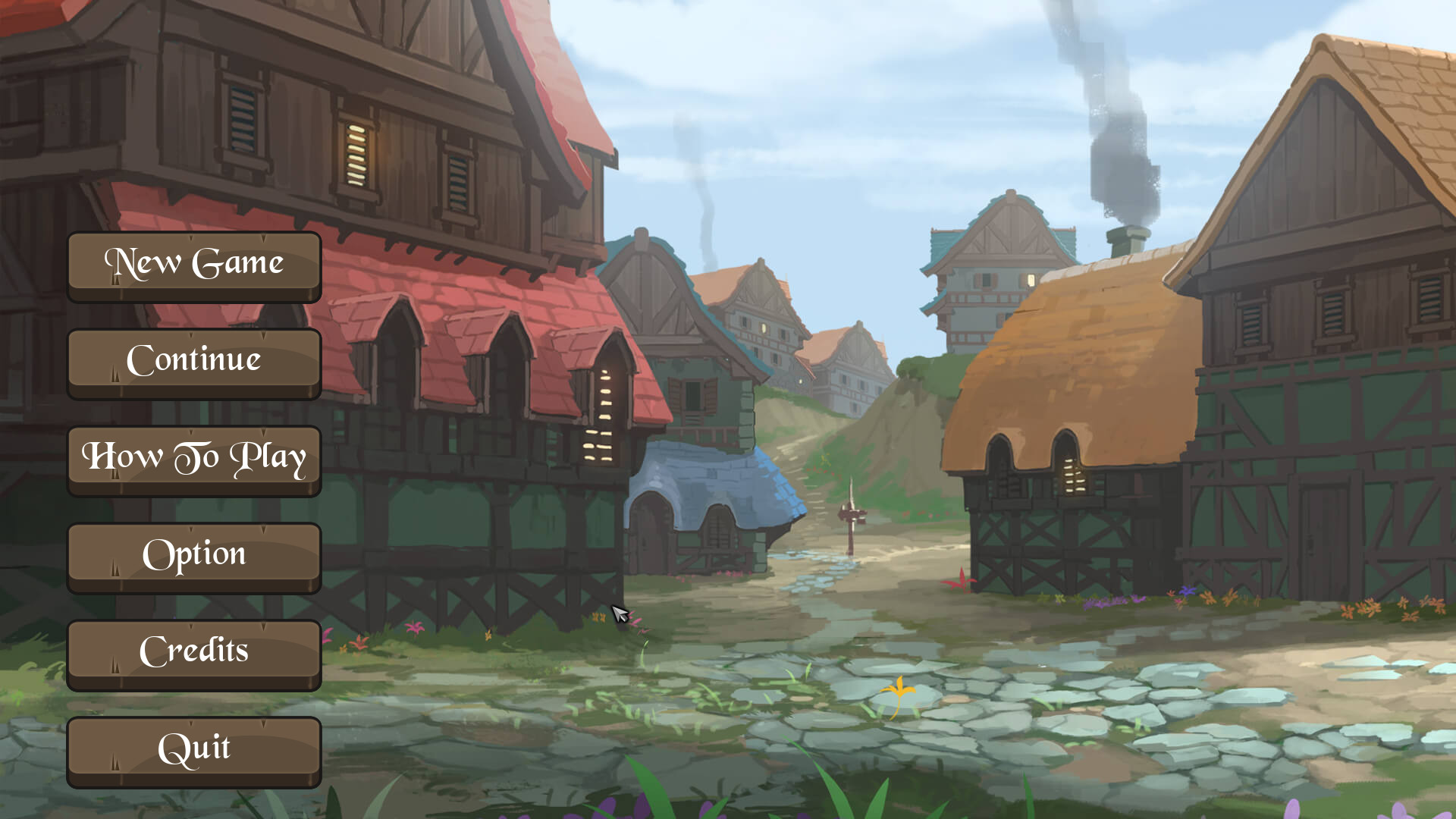The image size is (1456, 819).
Task: Select Option from the menu list
Action: (193, 554)
